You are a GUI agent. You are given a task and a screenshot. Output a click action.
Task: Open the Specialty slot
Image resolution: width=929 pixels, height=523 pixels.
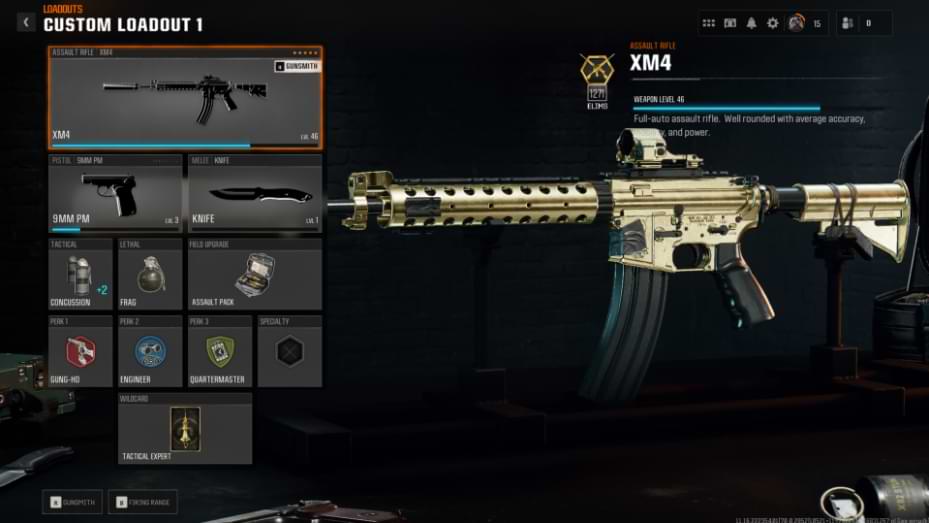point(290,351)
